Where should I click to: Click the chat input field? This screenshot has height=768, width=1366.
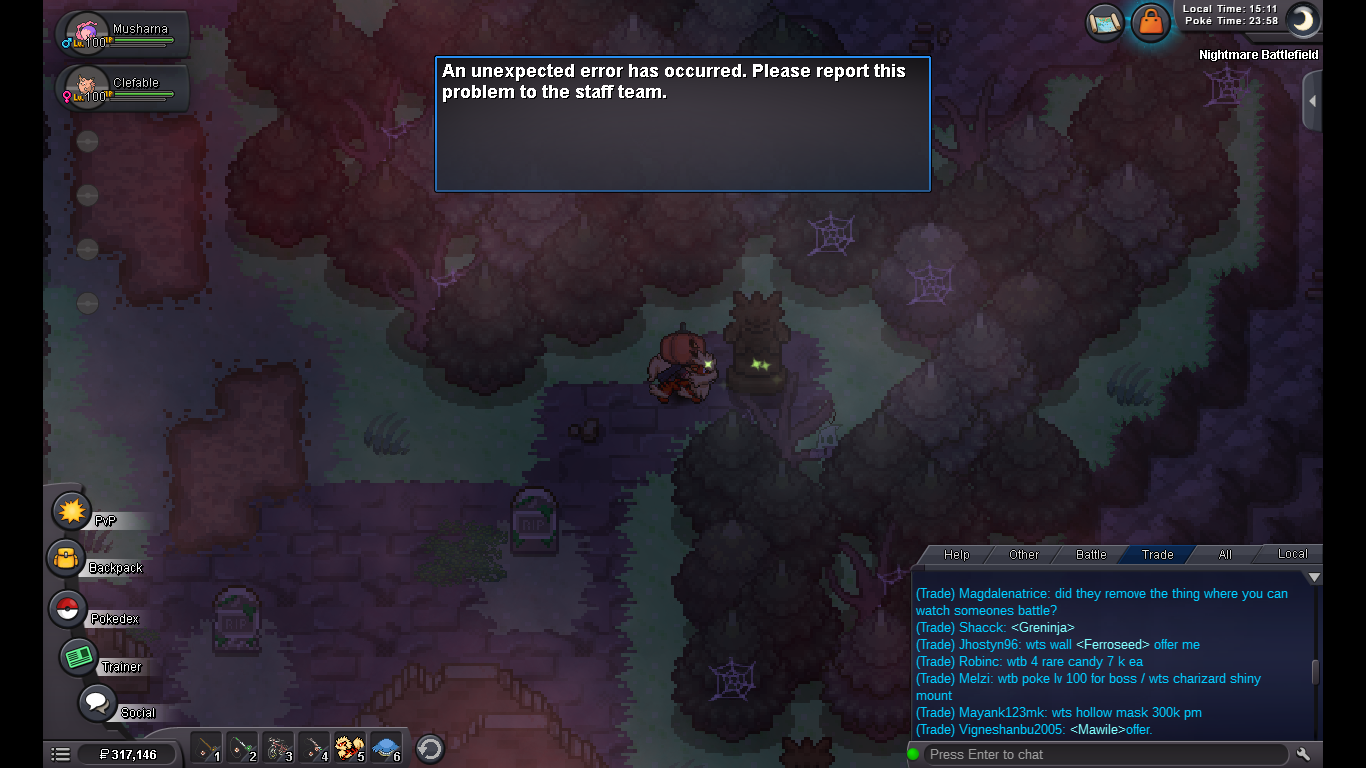coord(1105,754)
